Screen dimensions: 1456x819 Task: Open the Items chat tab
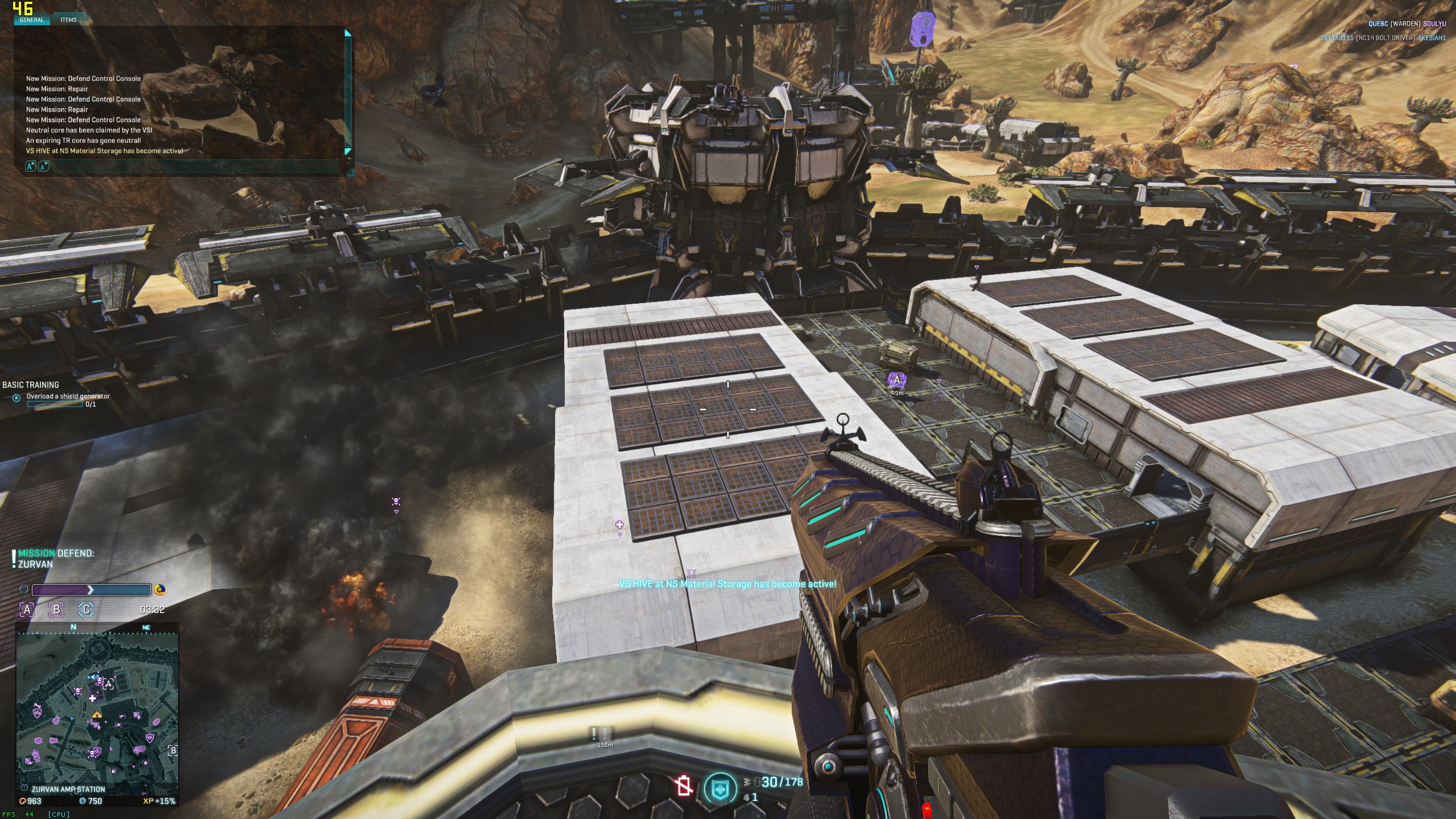[69, 20]
